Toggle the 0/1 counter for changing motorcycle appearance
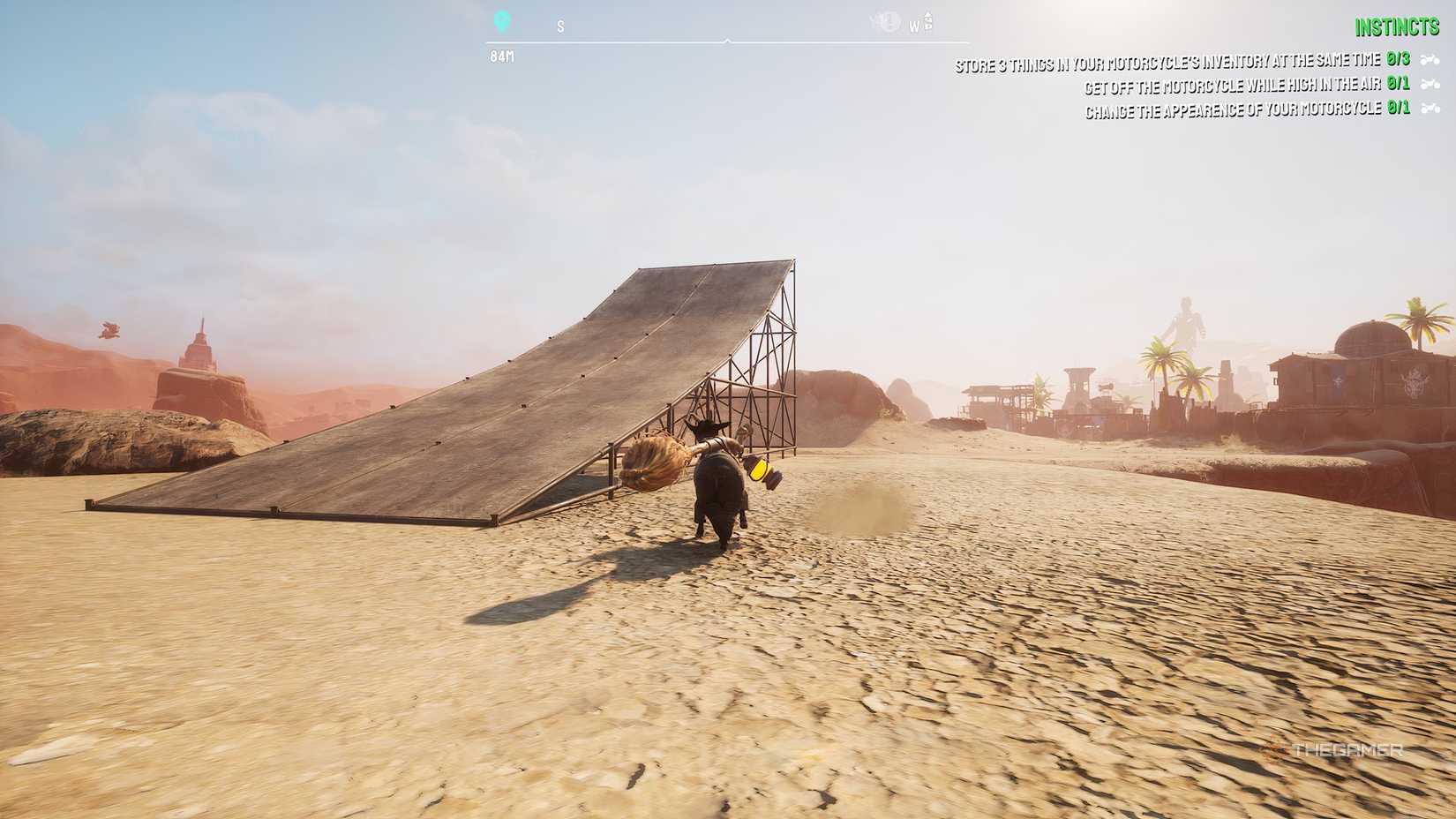Image resolution: width=1456 pixels, height=819 pixels. click(x=1399, y=109)
